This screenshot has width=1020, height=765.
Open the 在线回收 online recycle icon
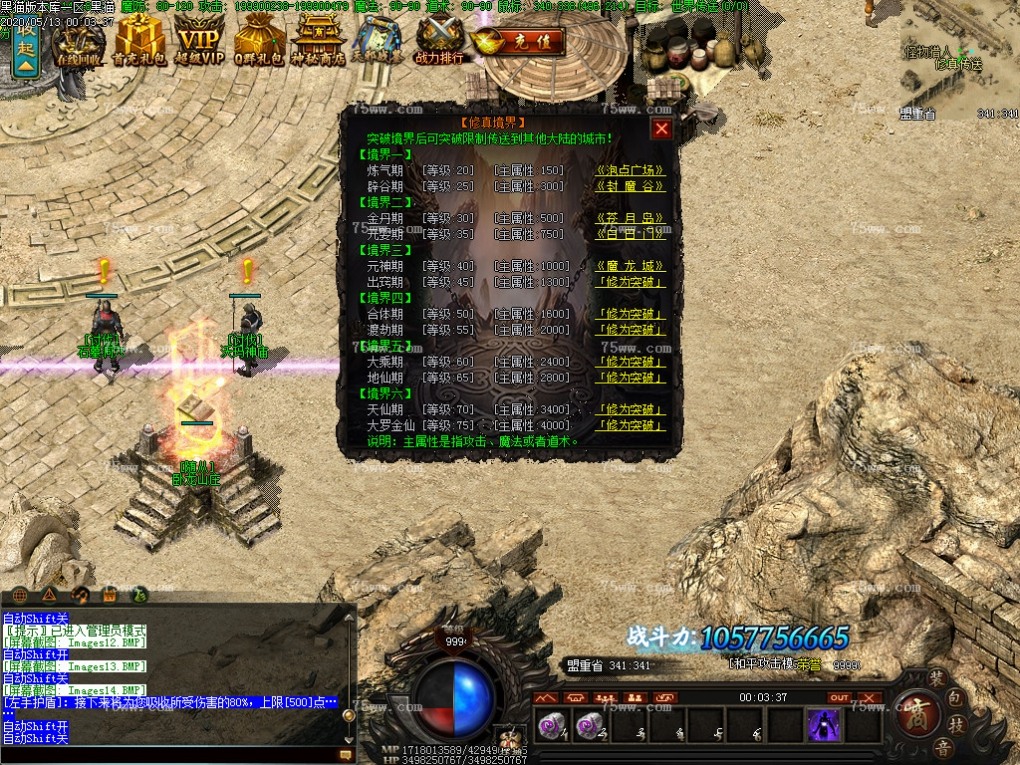[x=79, y=43]
